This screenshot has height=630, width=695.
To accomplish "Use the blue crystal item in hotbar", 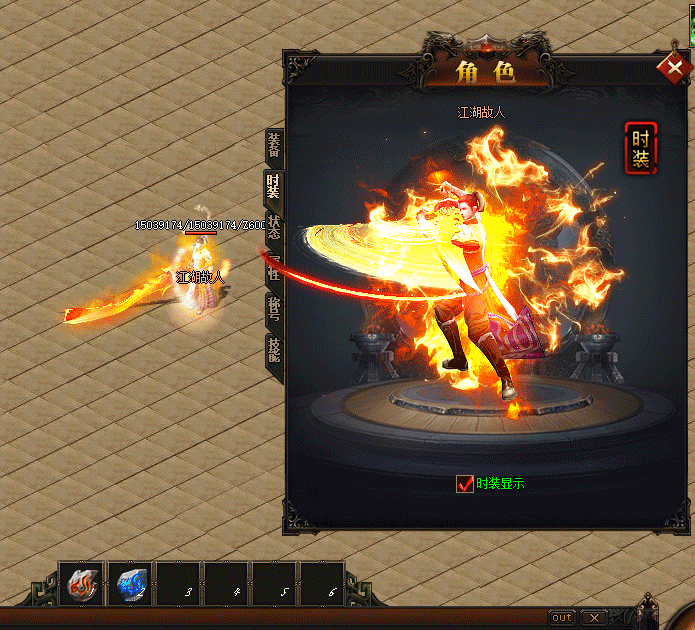I will click(x=130, y=583).
